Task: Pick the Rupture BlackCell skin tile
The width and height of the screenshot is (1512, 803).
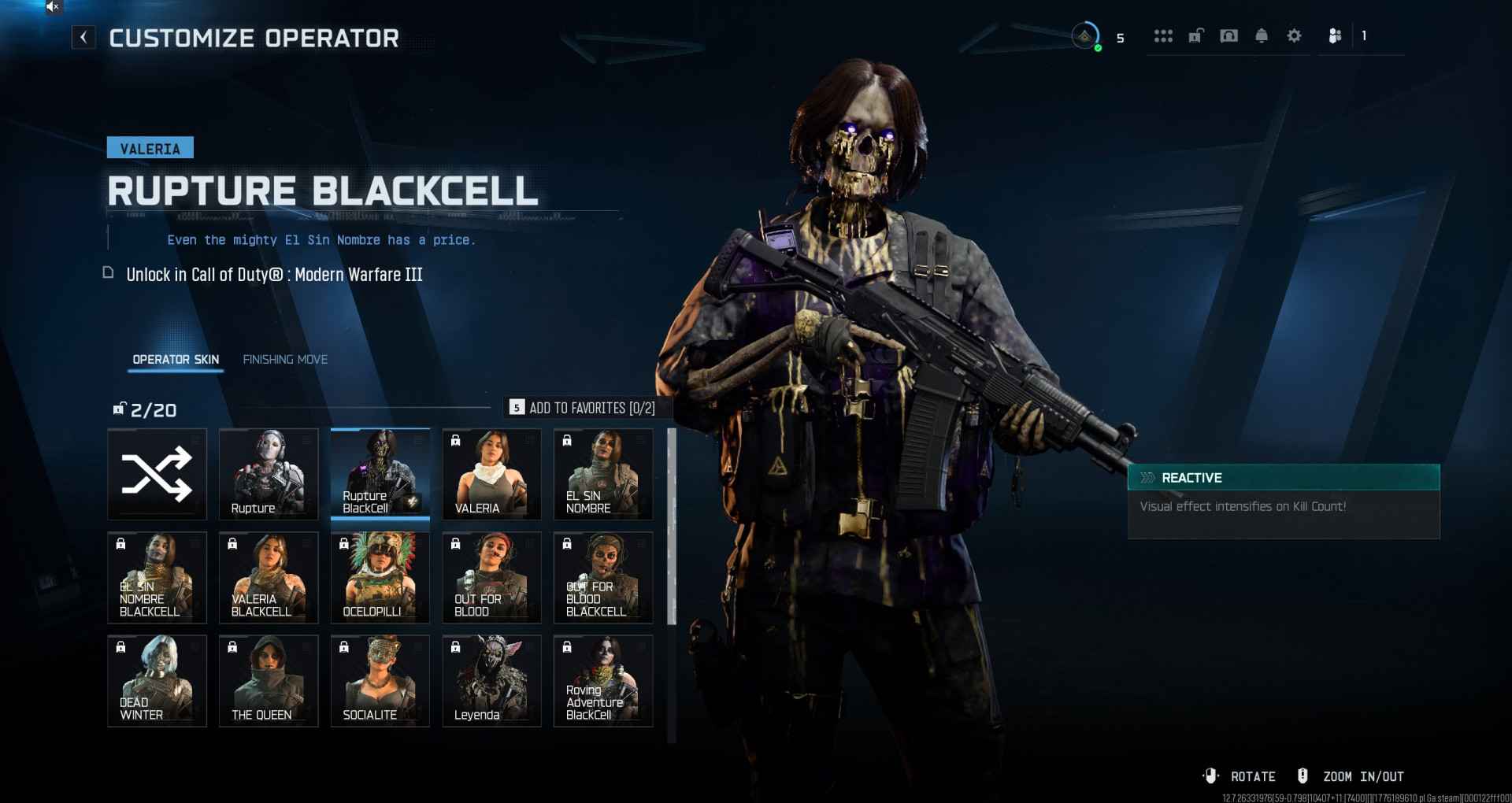Action: [380, 474]
